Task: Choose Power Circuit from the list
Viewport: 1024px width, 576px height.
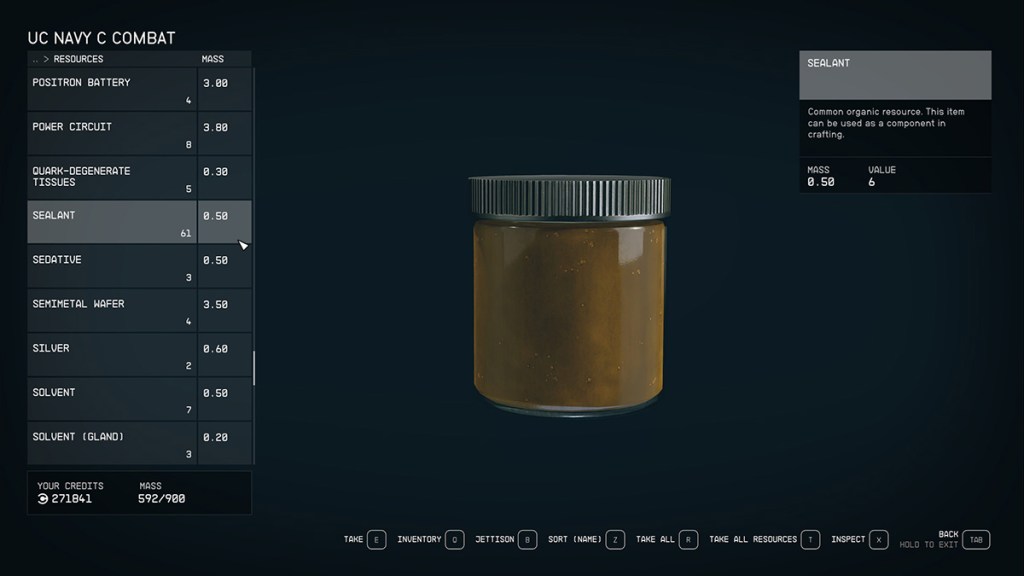Action: click(x=112, y=133)
